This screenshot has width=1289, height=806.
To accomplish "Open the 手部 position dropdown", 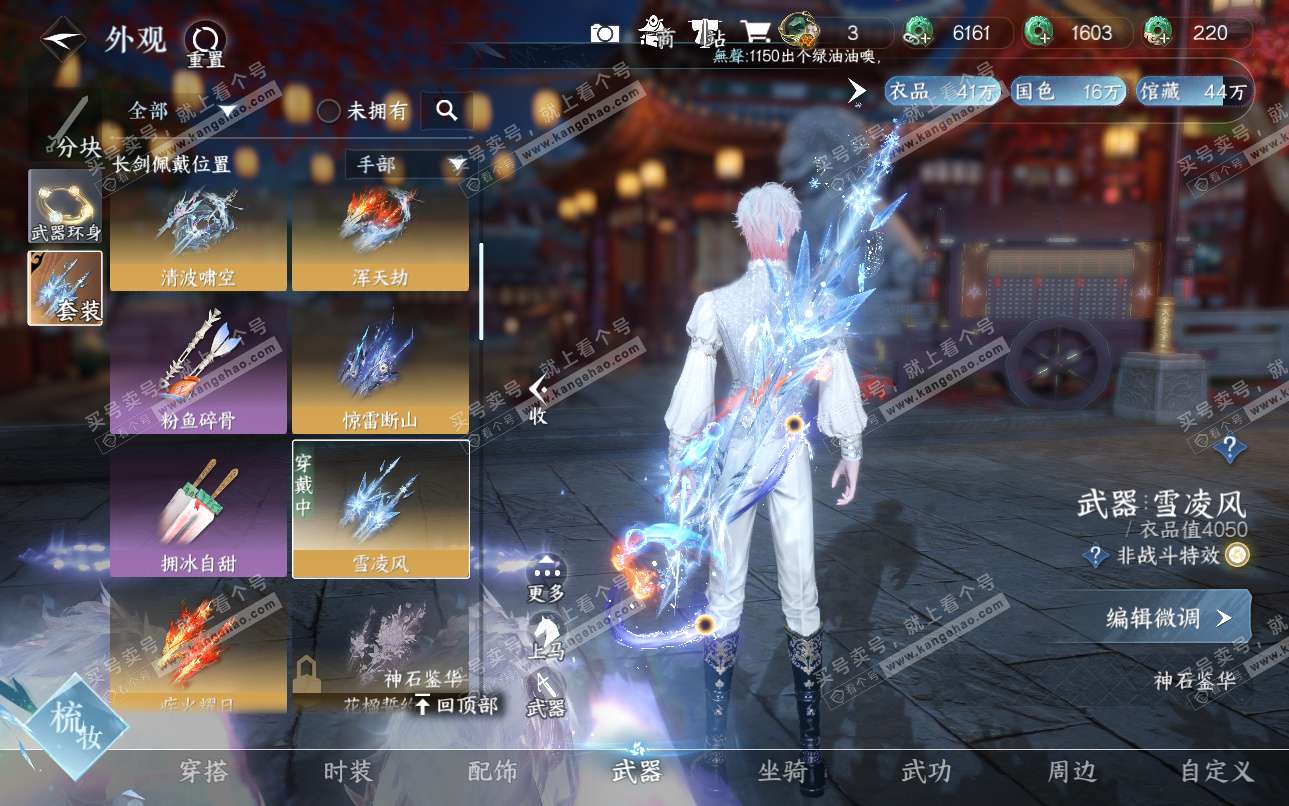I will point(410,164).
